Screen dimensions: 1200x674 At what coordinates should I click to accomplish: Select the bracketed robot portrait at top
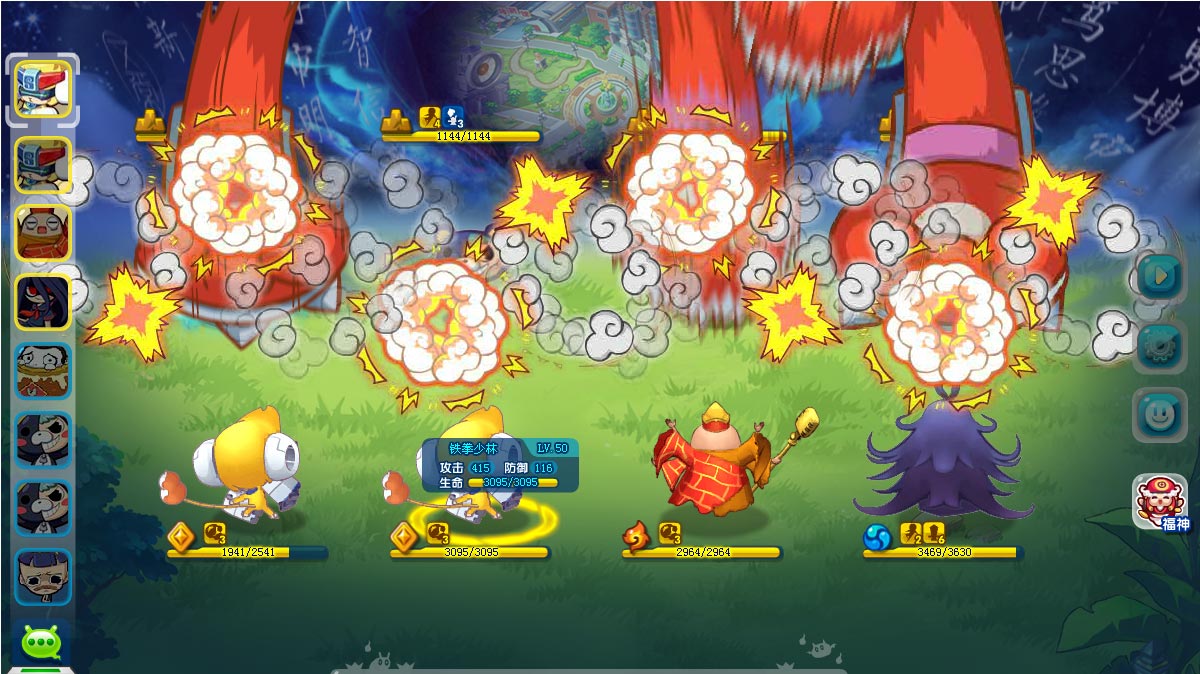[43, 90]
